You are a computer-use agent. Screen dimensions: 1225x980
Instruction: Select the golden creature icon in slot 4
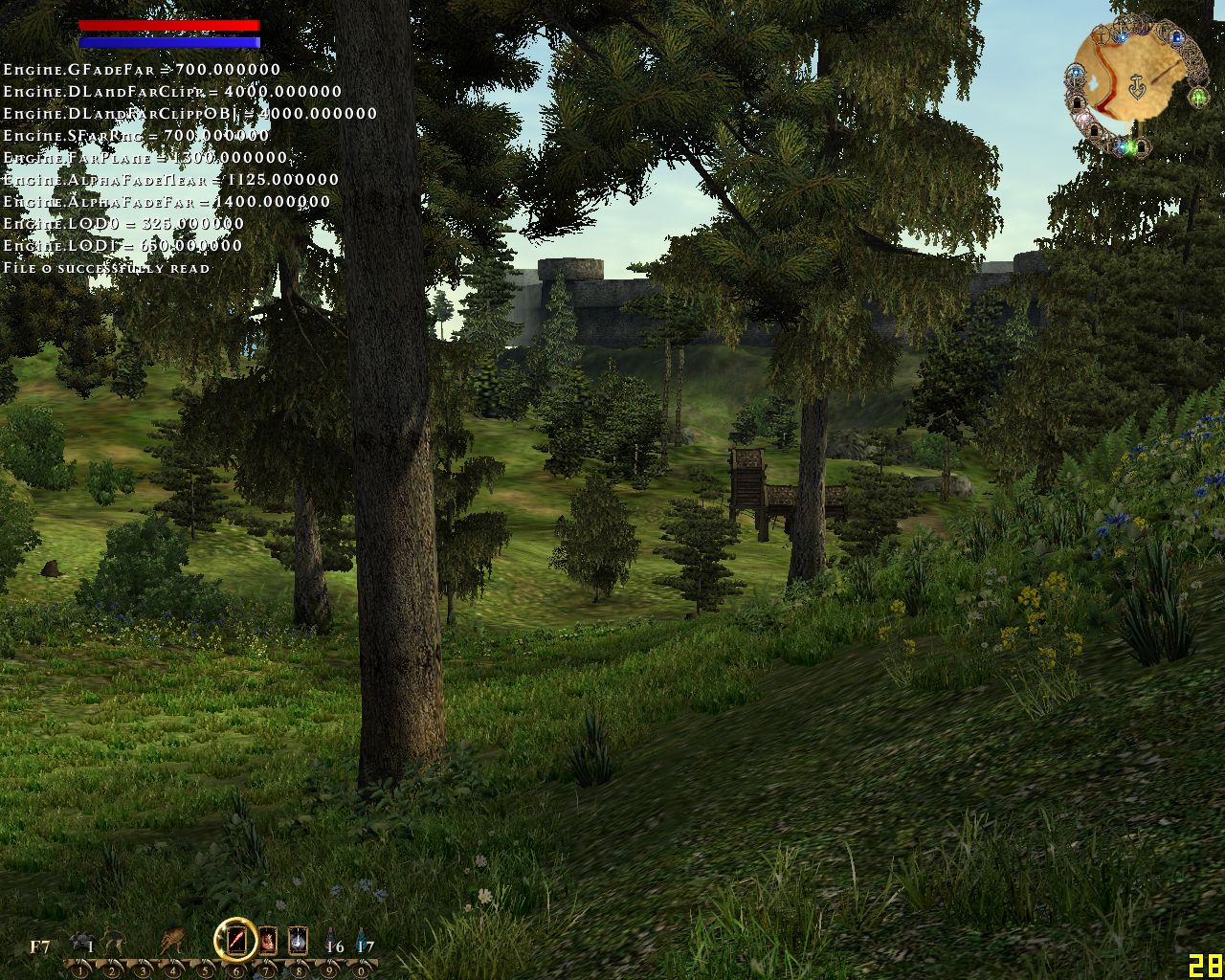[173, 940]
